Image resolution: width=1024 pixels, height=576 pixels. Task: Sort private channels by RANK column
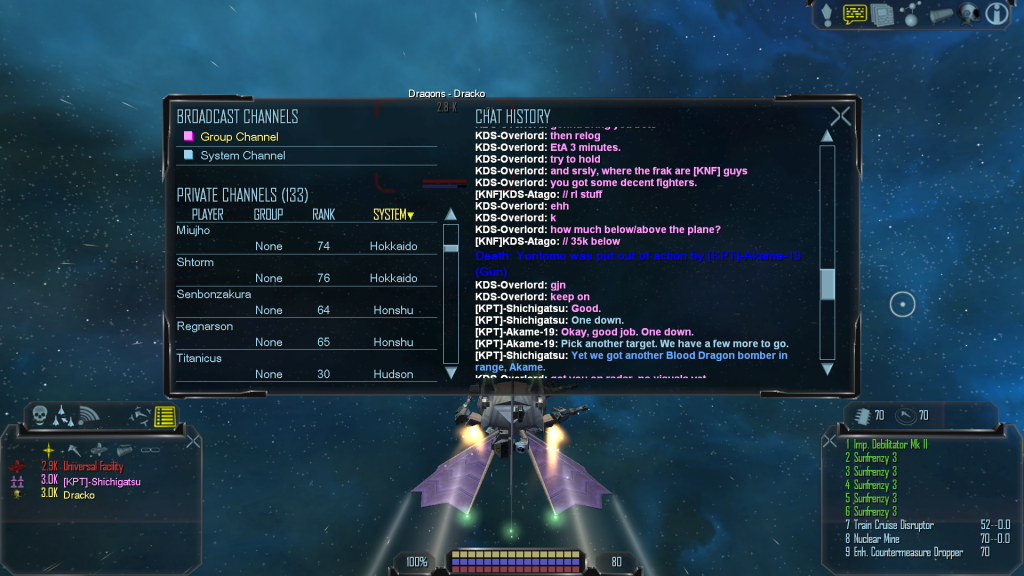click(323, 215)
